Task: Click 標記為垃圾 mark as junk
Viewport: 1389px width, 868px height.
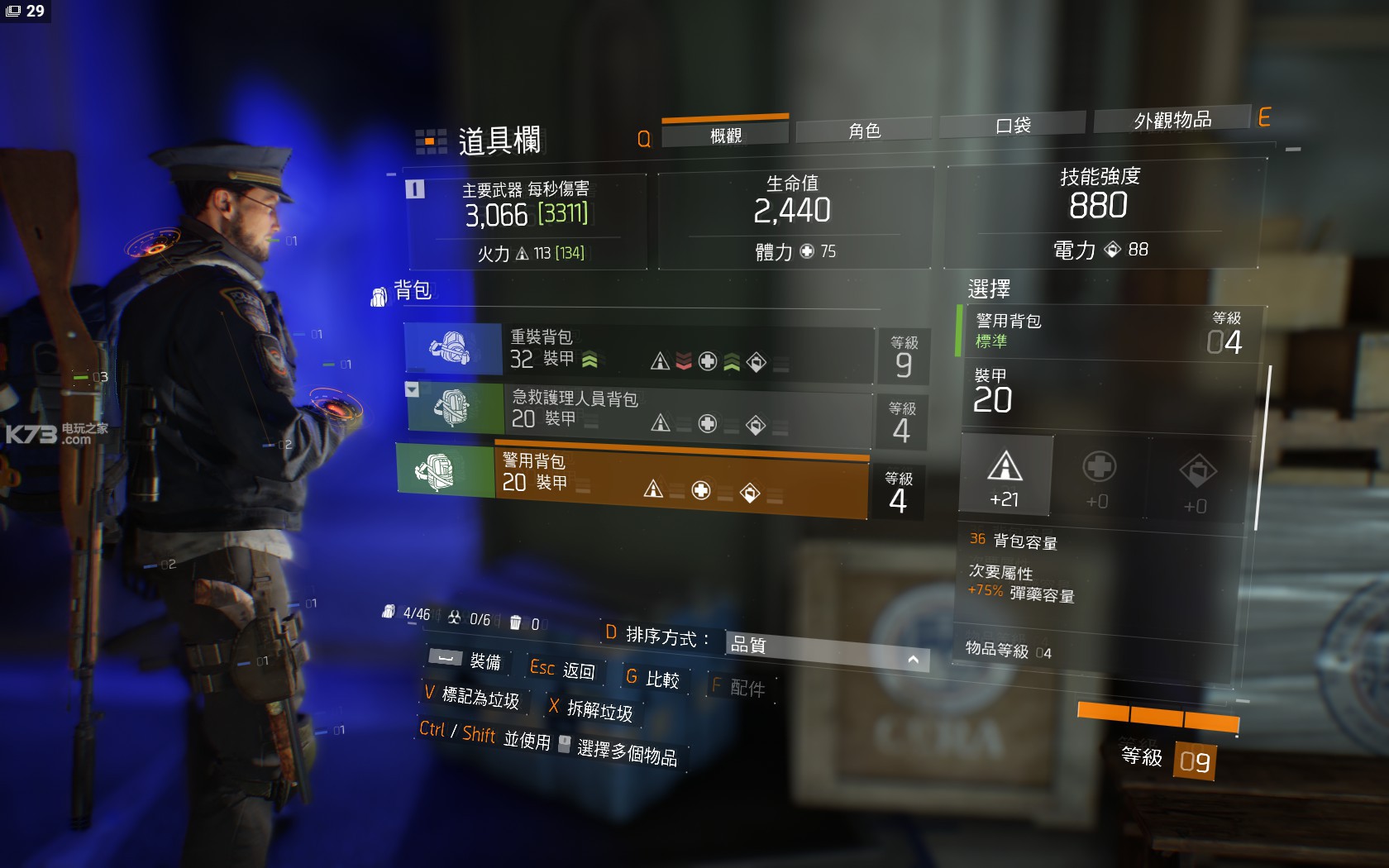Action: click(x=472, y=697)
